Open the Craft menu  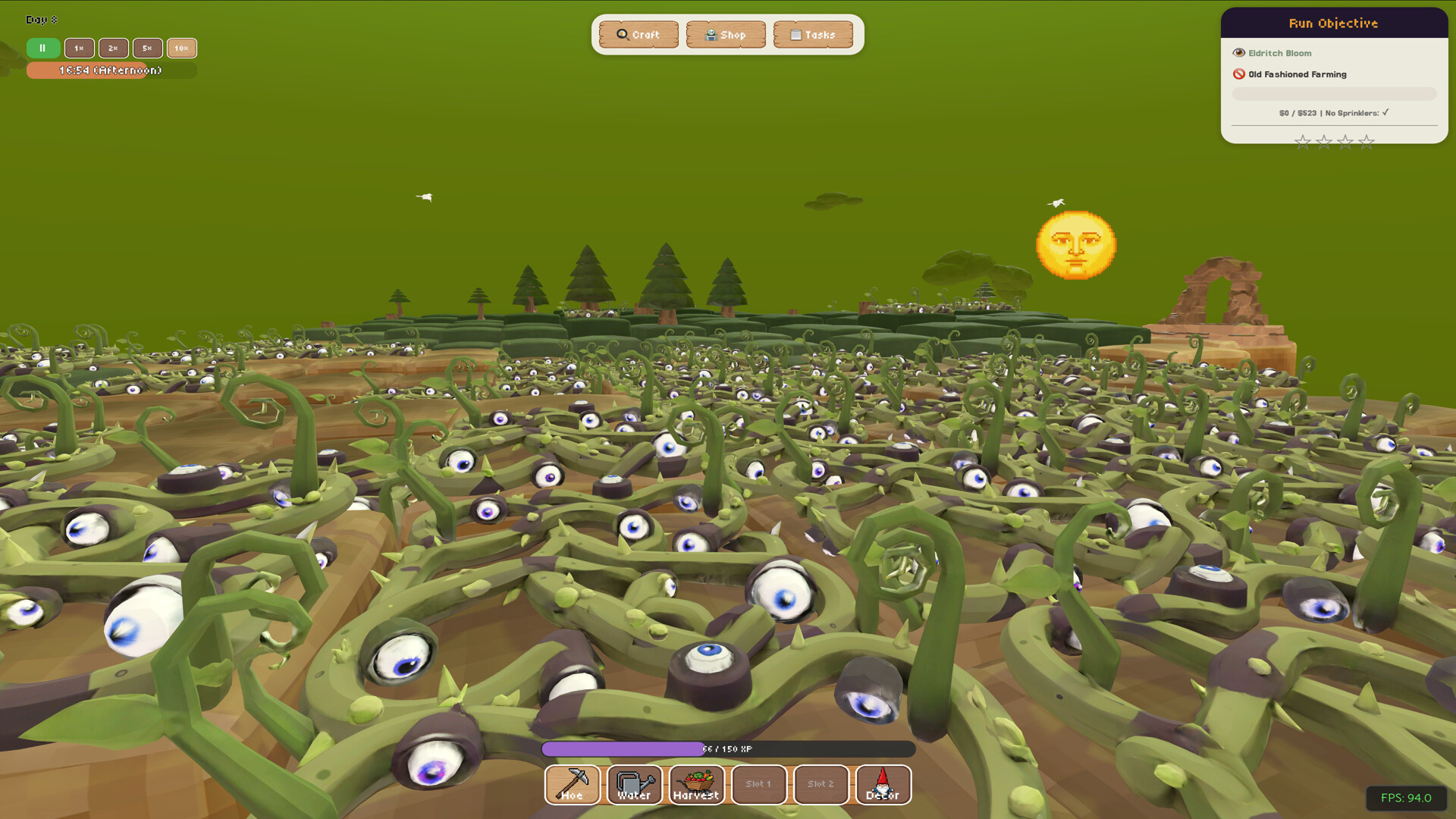[639, 33]
